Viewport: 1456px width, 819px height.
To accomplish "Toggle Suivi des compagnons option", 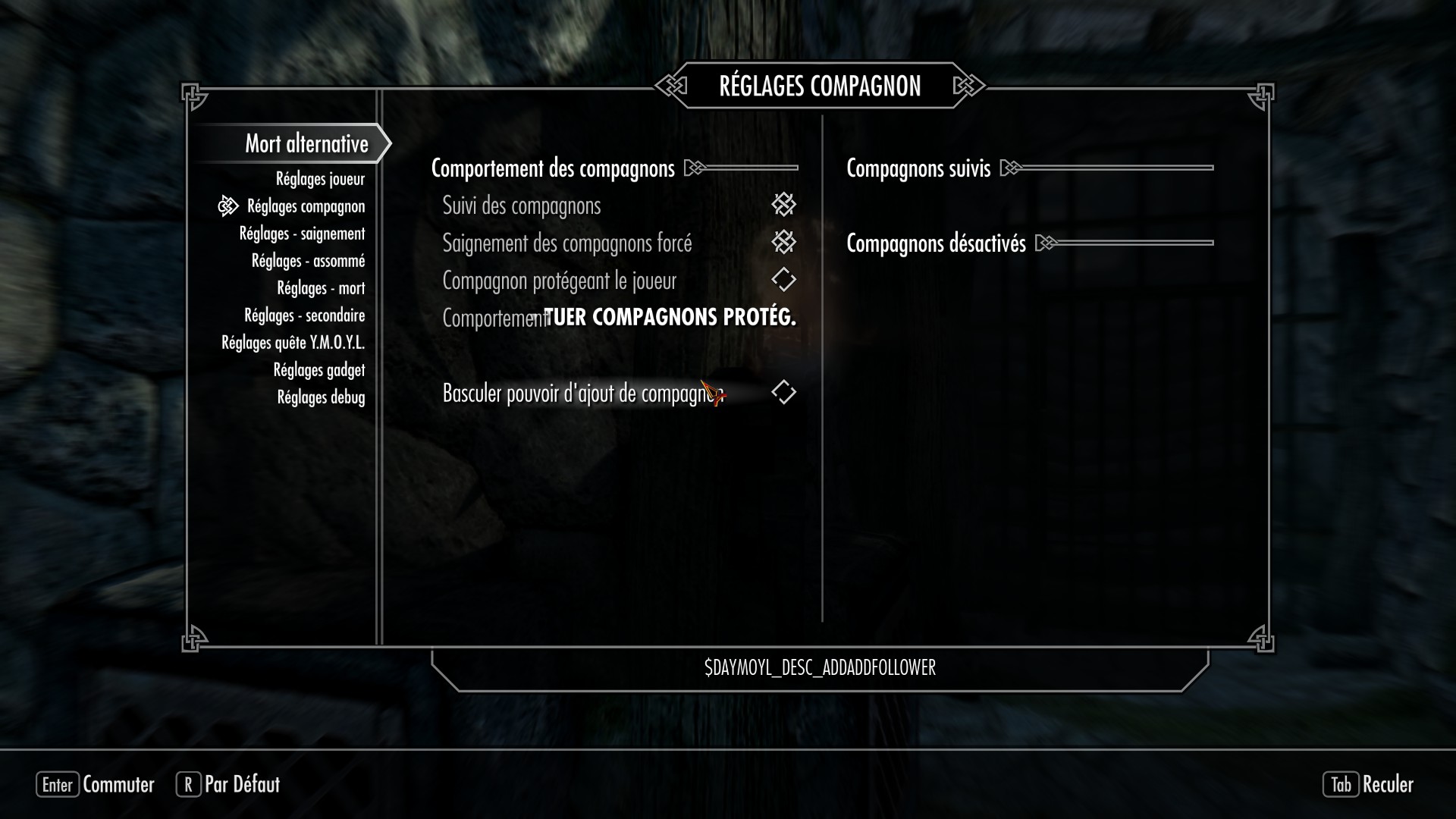I will point(783,205).
